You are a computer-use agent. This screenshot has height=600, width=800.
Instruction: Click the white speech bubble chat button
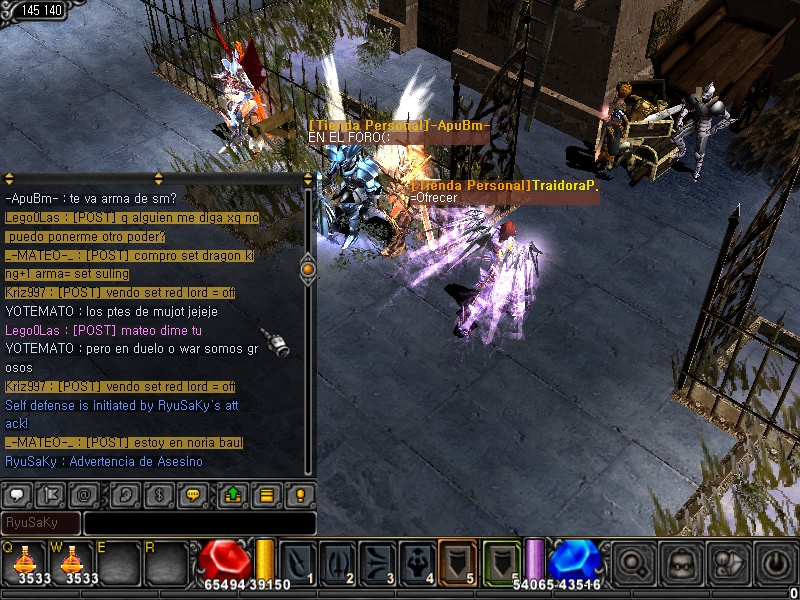click(20, 494)
